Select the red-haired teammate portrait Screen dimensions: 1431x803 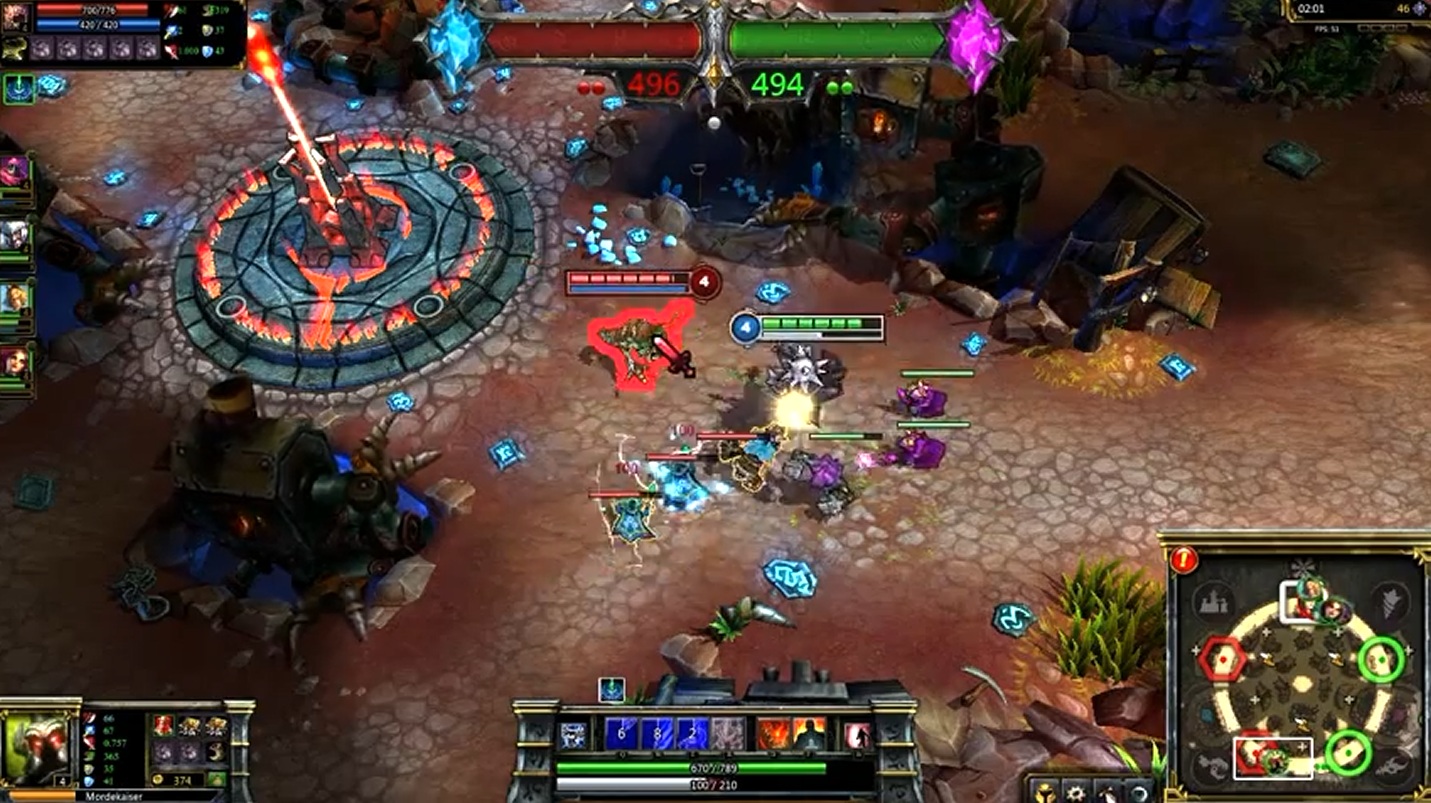pos(14,361)
